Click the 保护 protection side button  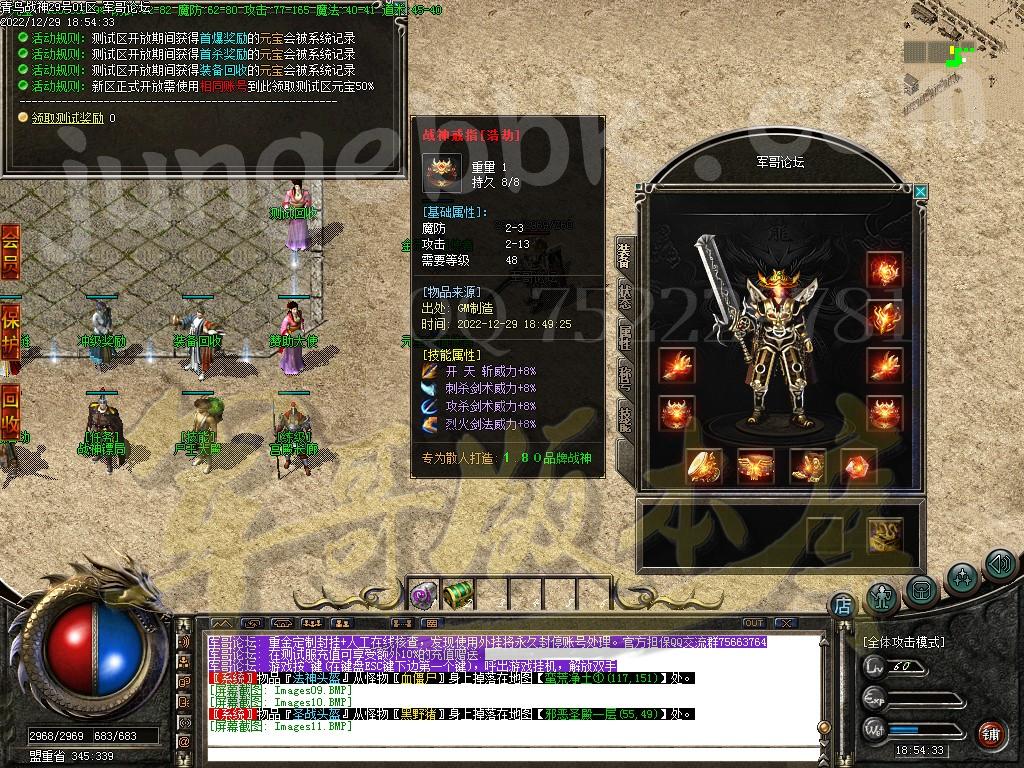[x=10, y=328]
